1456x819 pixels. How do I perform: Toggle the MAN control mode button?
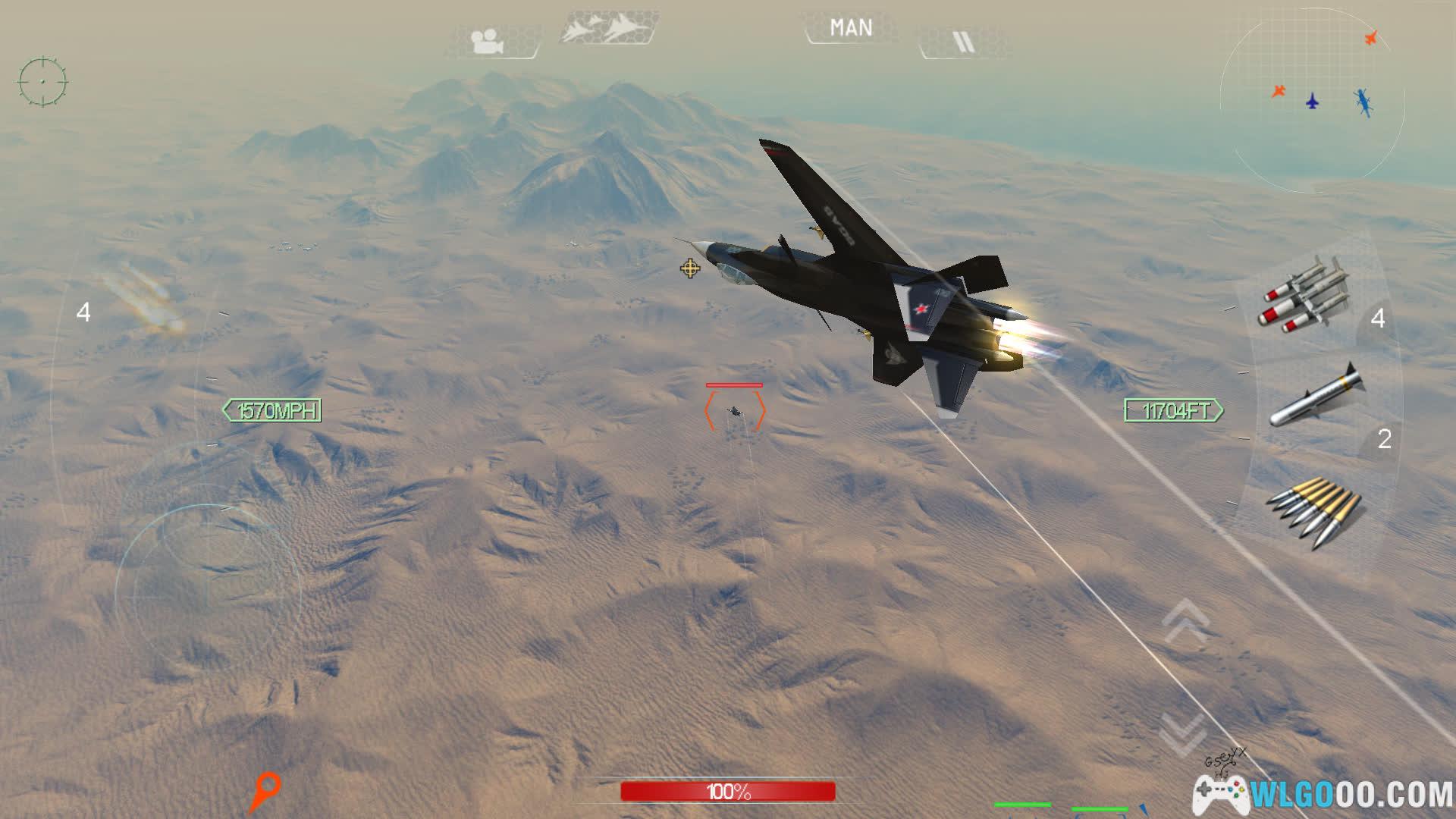pyautogui.click(x=851, y=29)
